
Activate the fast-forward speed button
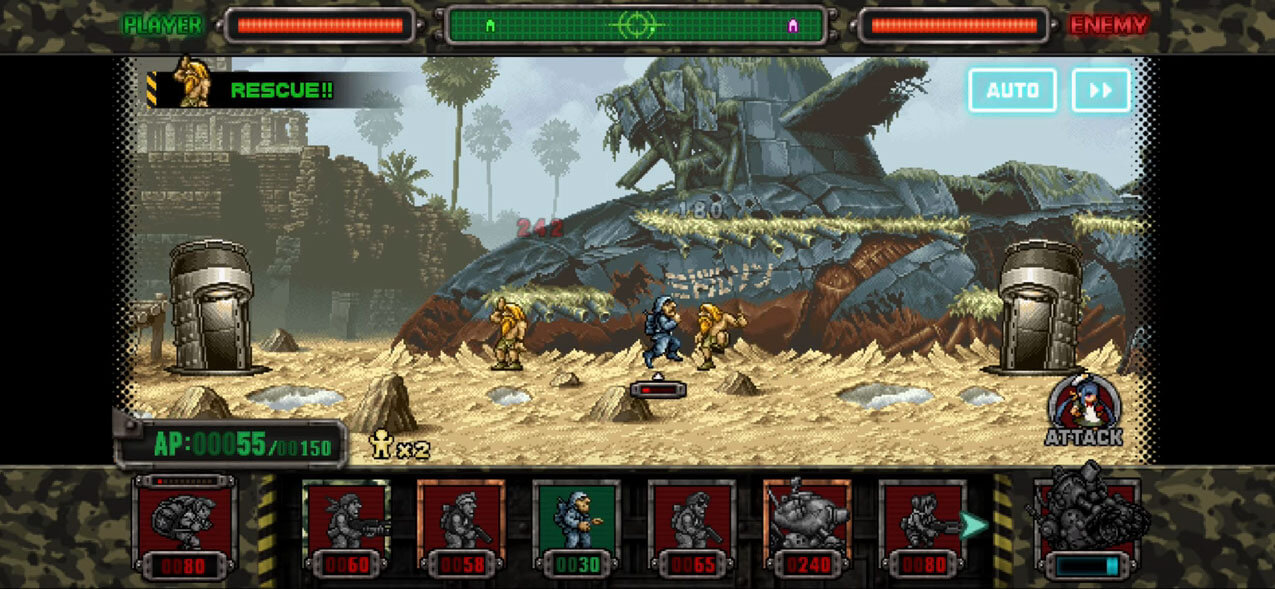[1101, 90]
